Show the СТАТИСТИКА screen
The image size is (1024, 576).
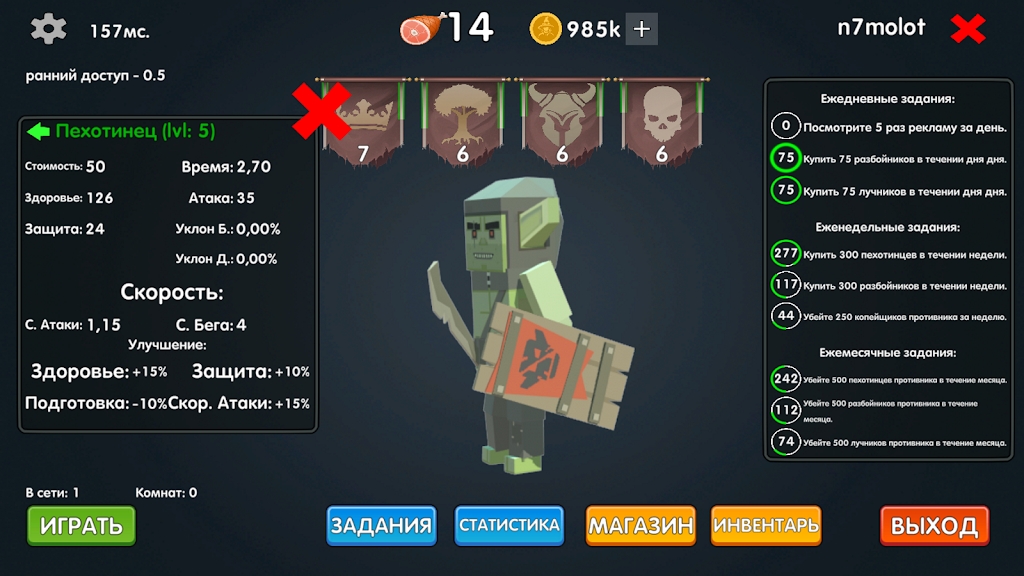(509, 525)
